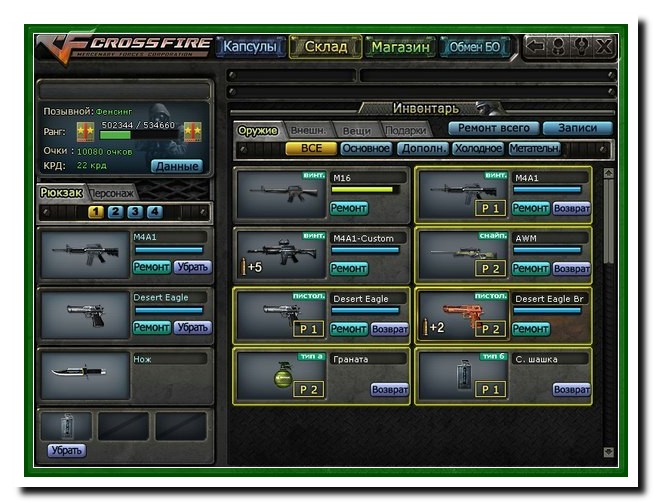Open the Записи button
Screen dimensions: 653x502
pos(577,128)
